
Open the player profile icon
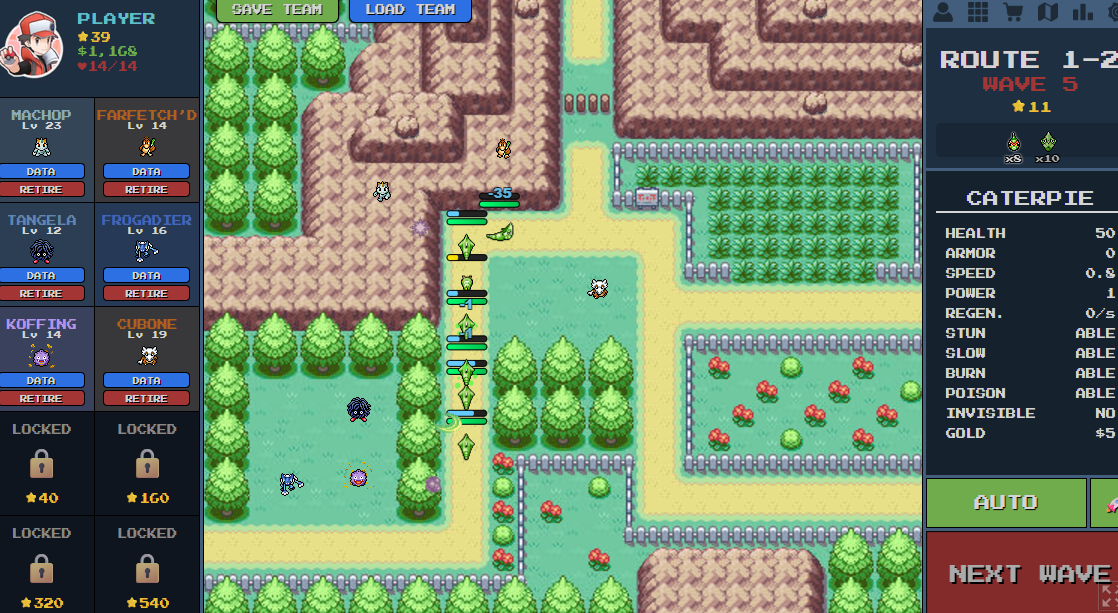coord(942,12)
